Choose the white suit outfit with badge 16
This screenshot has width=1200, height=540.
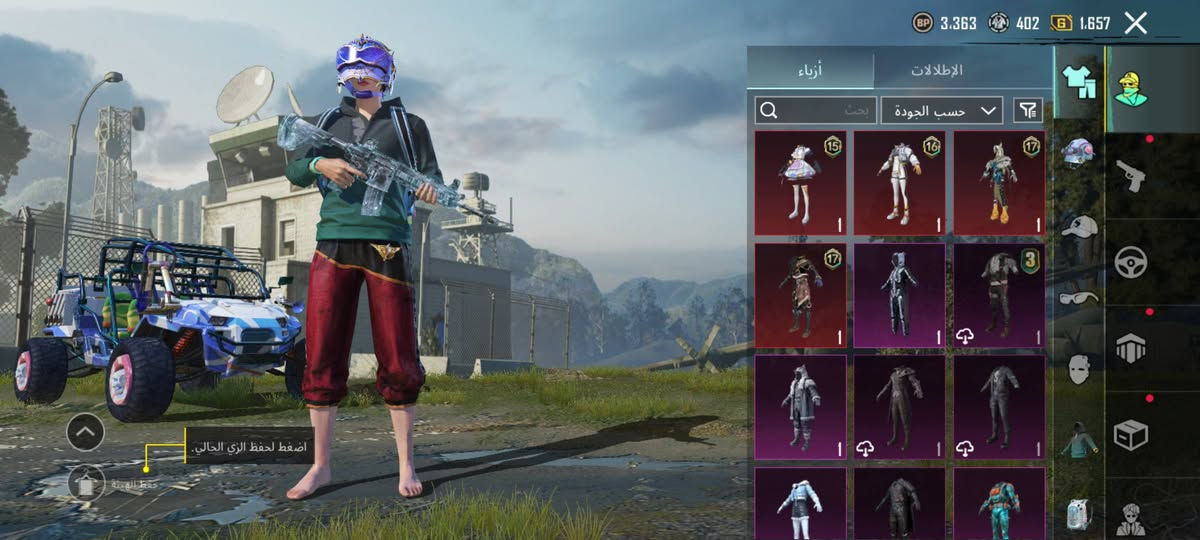pyautogui.click(x=899, y=182)
